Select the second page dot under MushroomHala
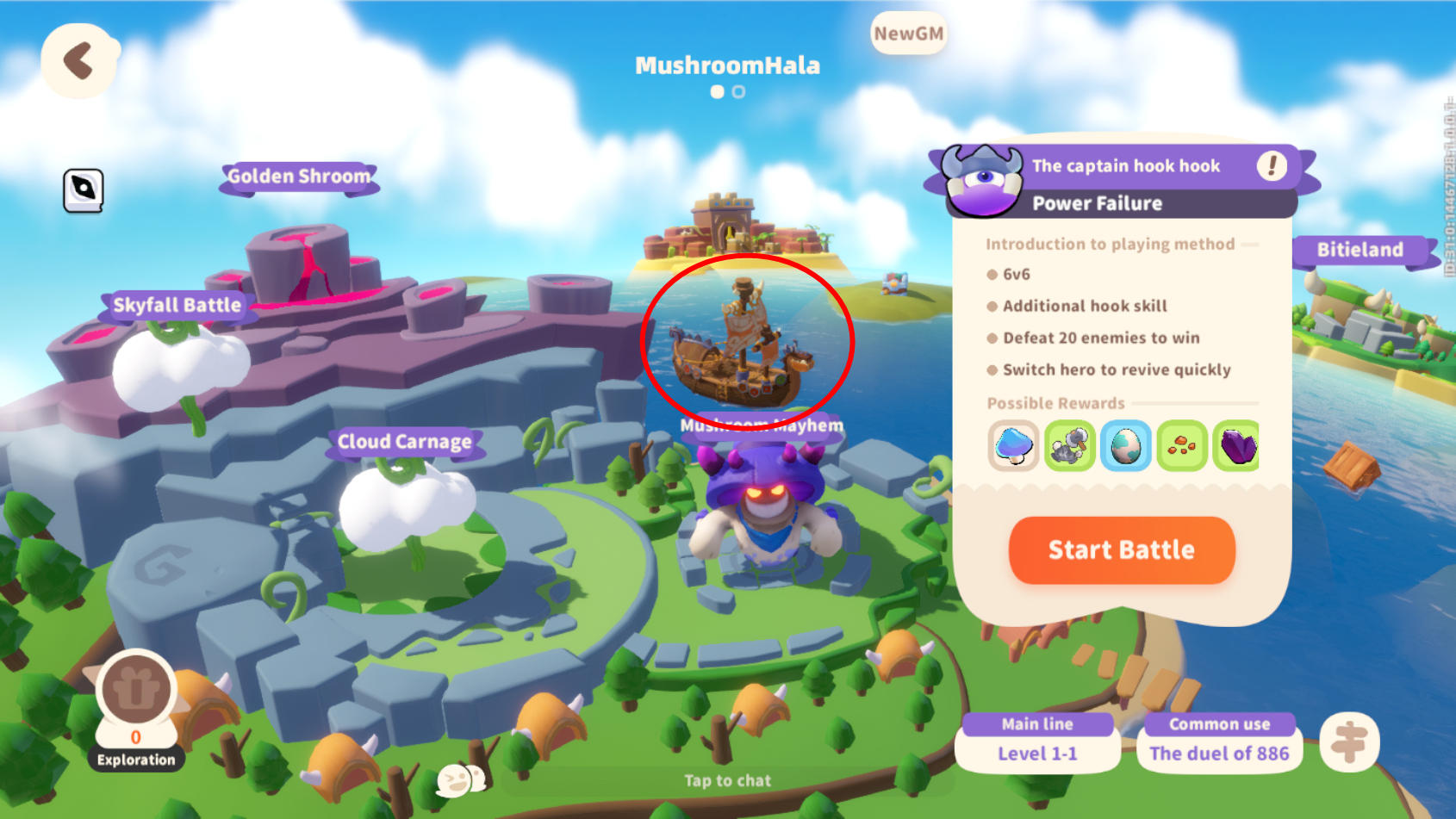This screenshot has height=819, width=1456. pos(738,91)
